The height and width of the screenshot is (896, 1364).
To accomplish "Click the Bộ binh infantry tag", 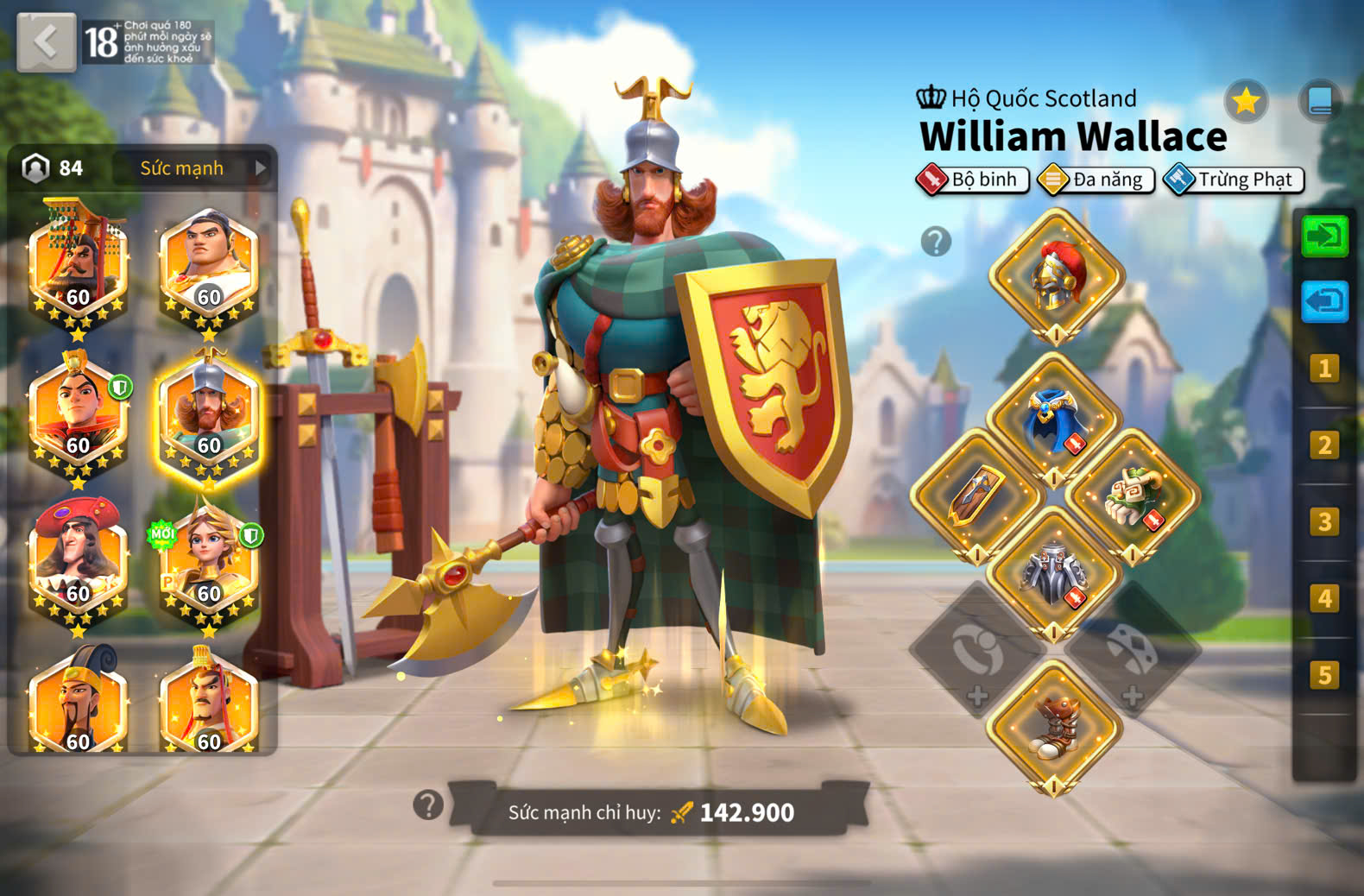I will point(973,180).
